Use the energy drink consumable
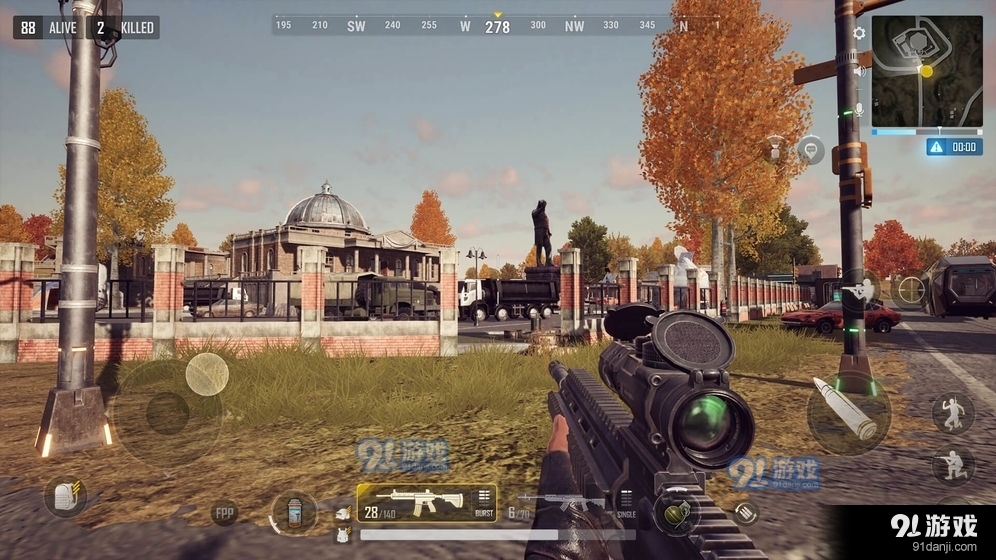 [294, 511]
